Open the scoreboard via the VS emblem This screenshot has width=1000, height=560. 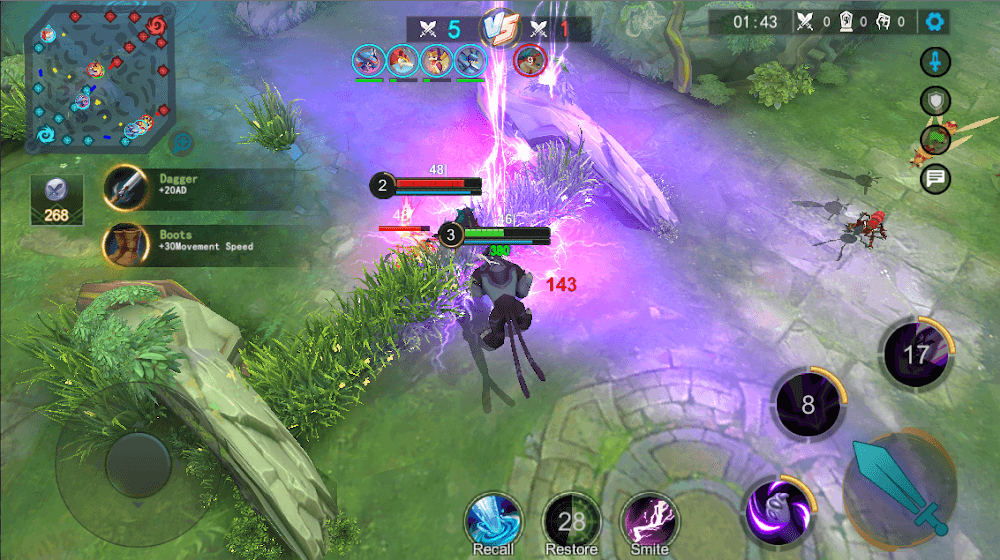click(497, 27)
